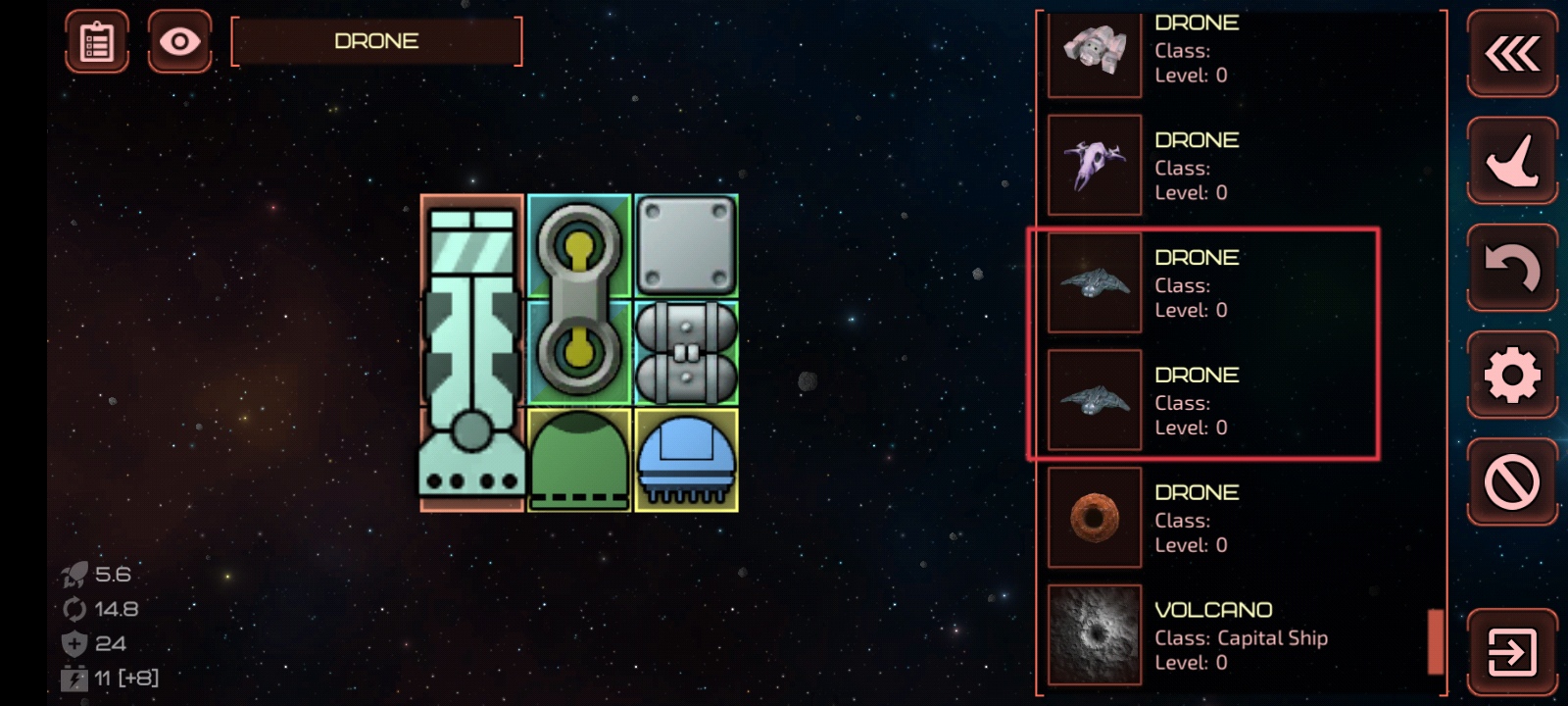Screen dimensions: 1568x706
Task: Click the ship list scrollbar handle
Action: pyautogui.click(x=1436, y=641)
